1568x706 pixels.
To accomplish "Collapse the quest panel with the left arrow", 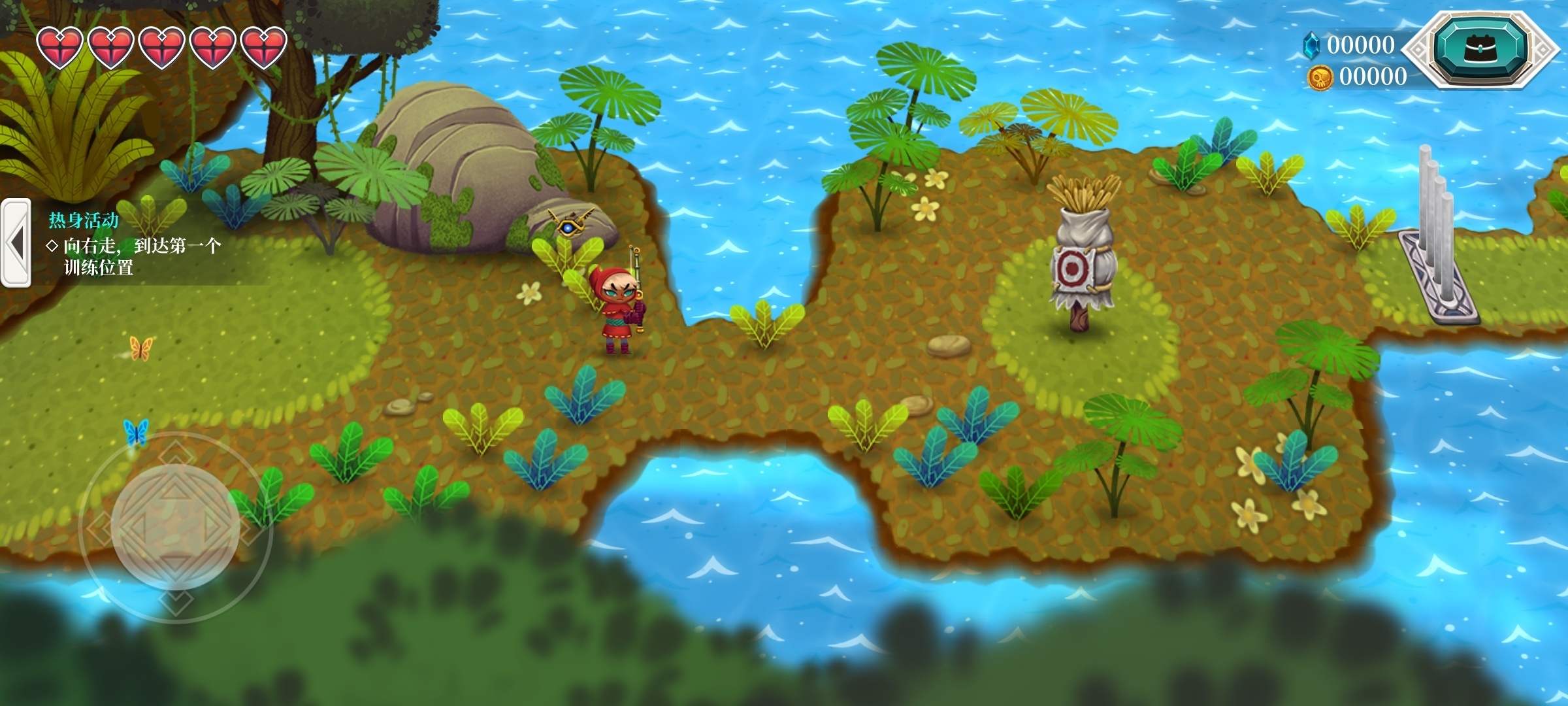I will (x=16, y=243).
